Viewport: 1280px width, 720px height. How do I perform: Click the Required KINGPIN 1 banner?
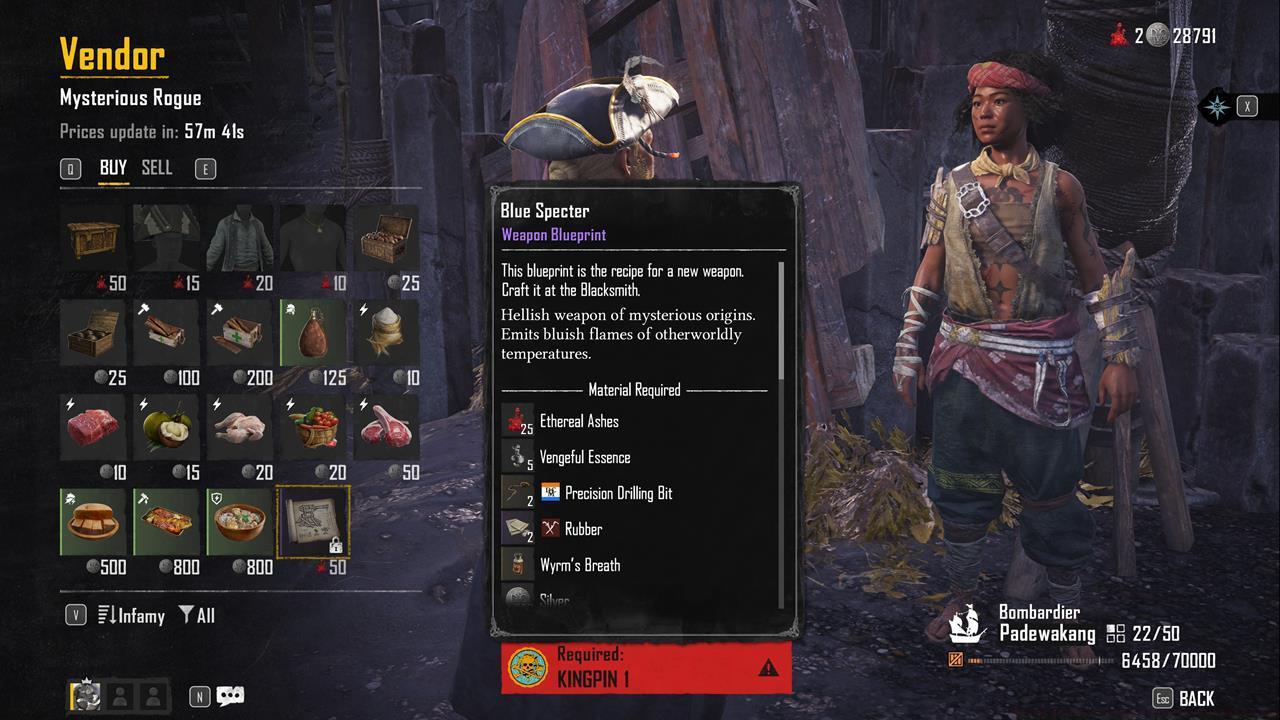(x=645, y=666)
